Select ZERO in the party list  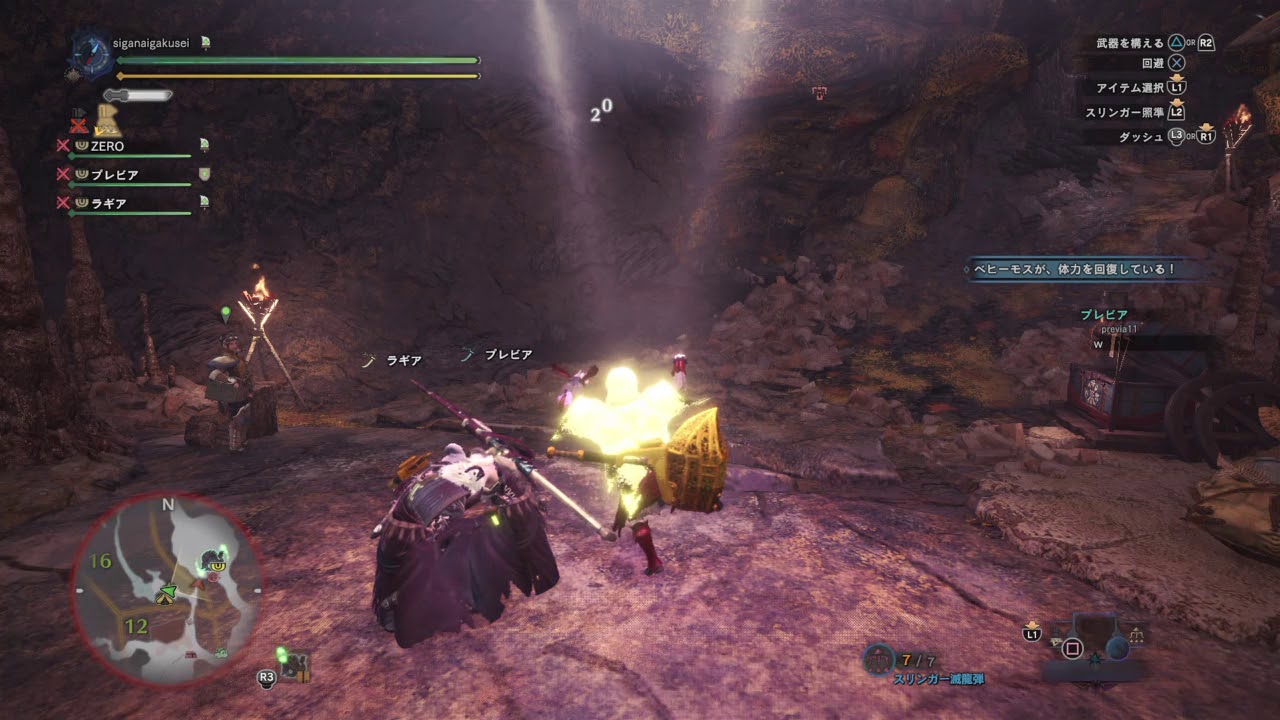[x=107, y=146]
